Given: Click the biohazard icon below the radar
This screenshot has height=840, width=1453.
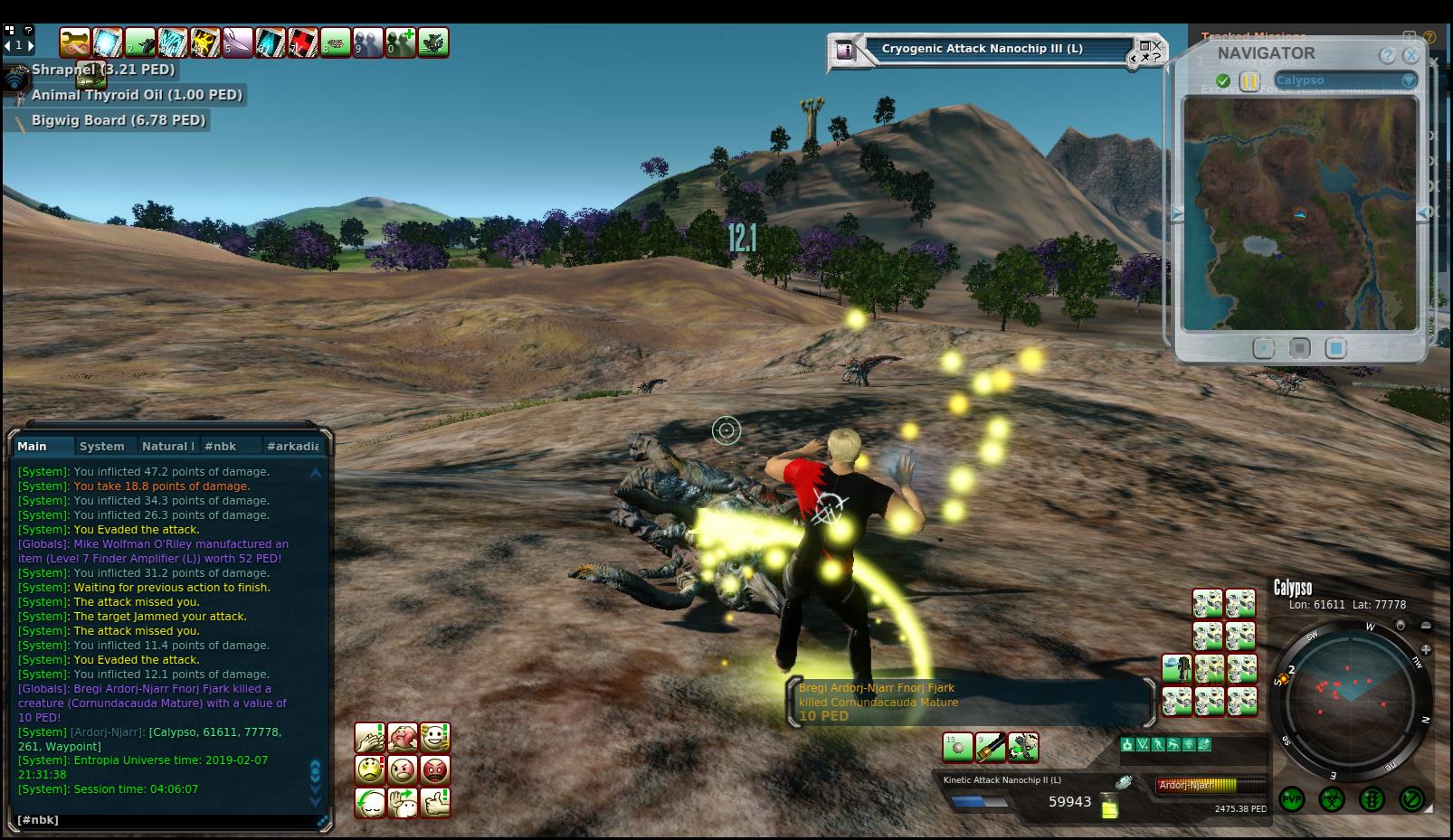Looking at the screenshot, I should [1332, 799].
